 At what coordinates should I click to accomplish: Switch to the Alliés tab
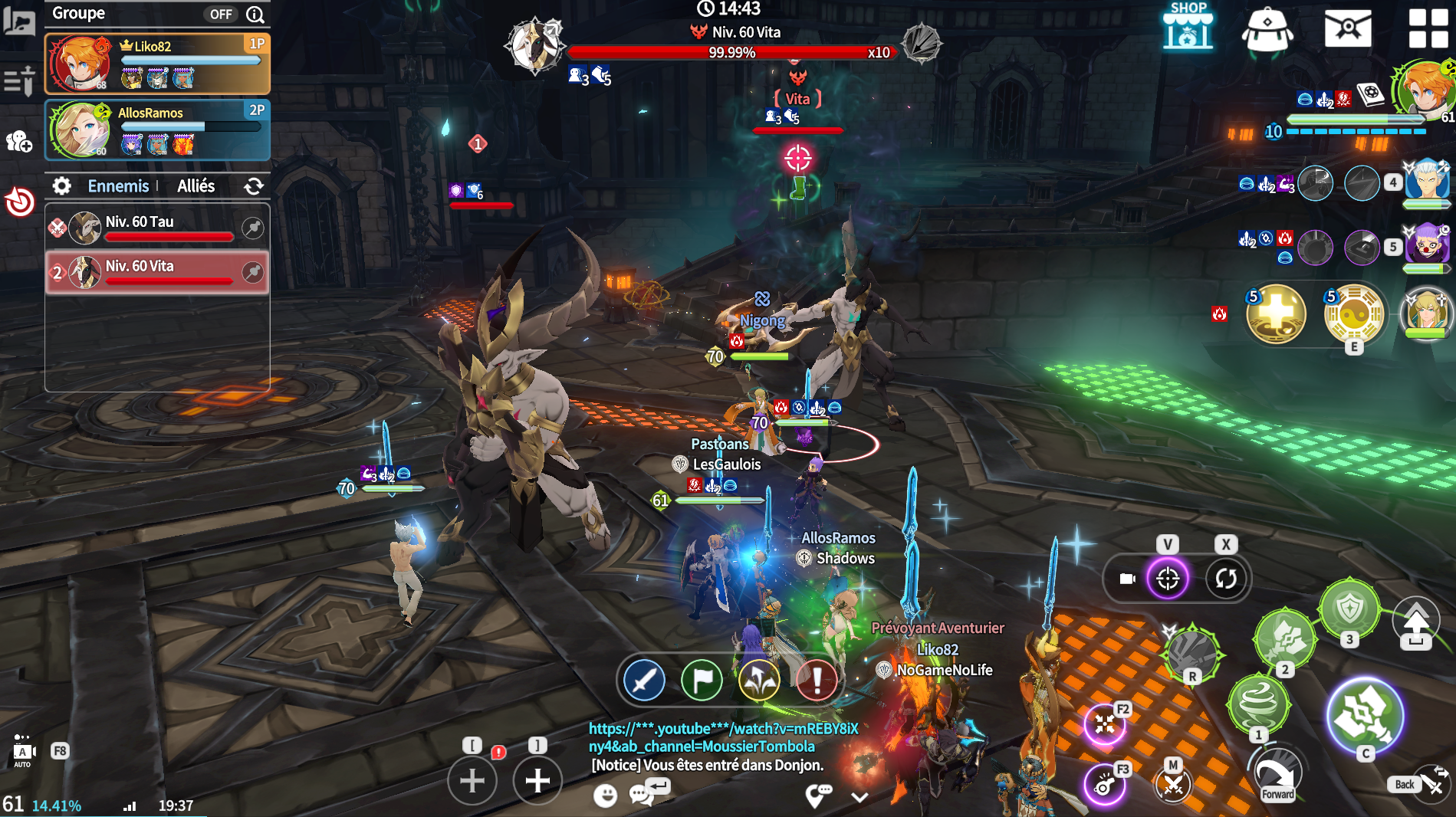(x=196, y=186)
